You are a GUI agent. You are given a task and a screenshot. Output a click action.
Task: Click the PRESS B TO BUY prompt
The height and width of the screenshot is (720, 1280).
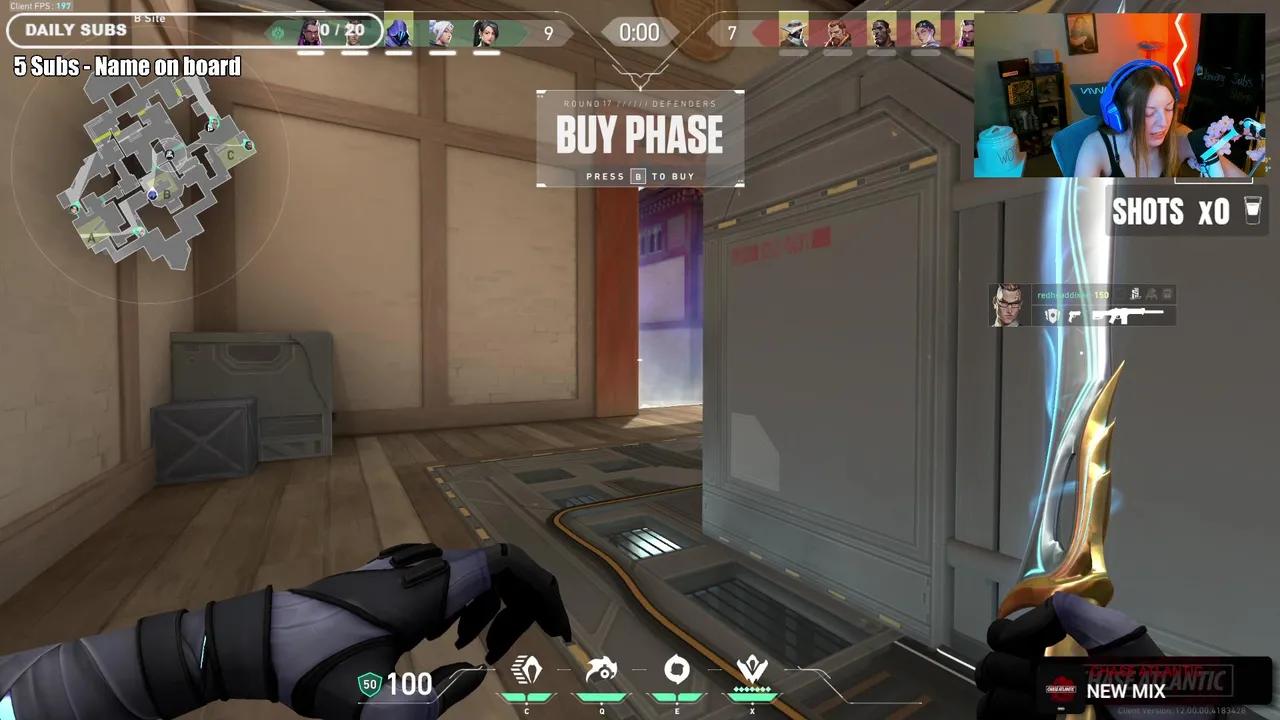pos(640,176)
